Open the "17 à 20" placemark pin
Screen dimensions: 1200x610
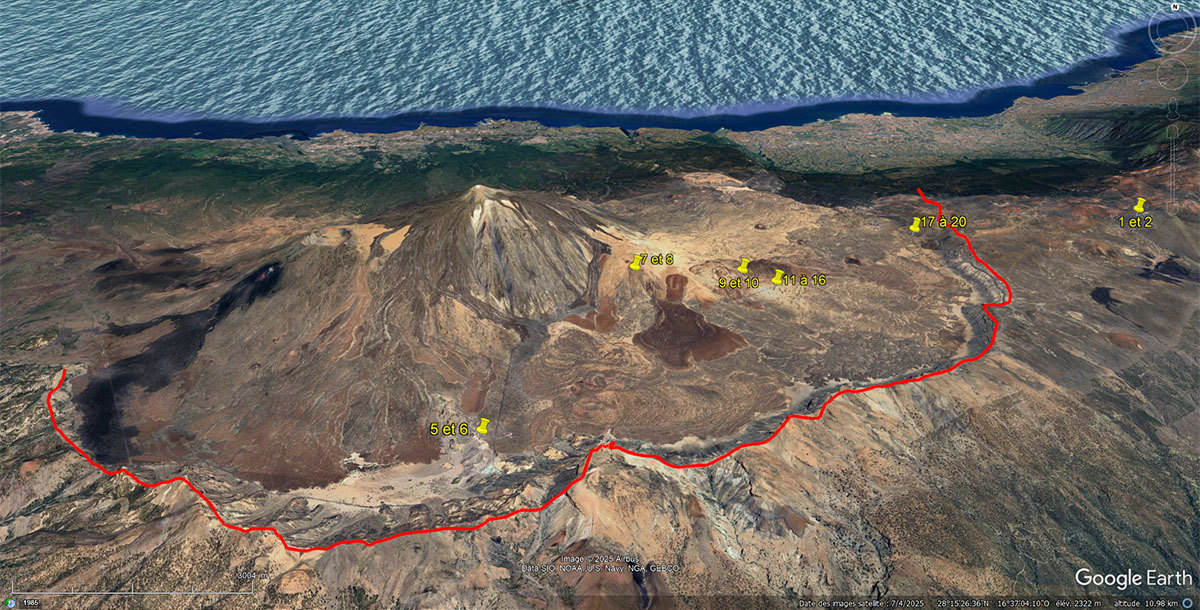point(915,225)
